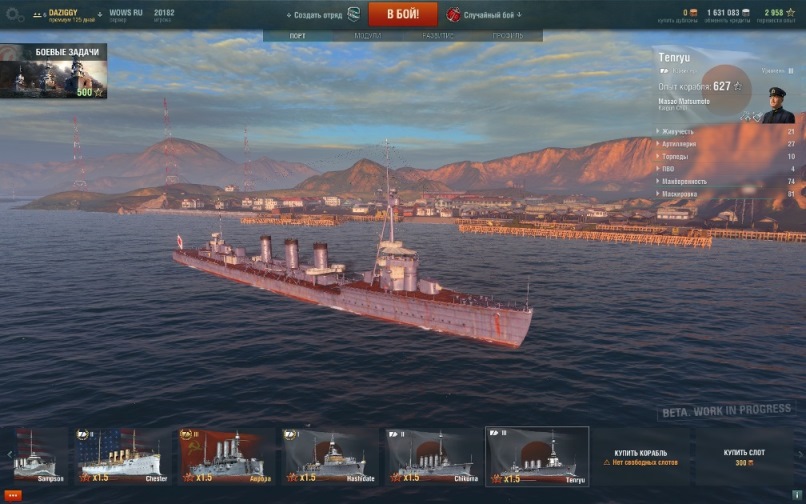Switch to the ПРОФИЛЬ tab
Screen dimensions: 806x504
507,35
